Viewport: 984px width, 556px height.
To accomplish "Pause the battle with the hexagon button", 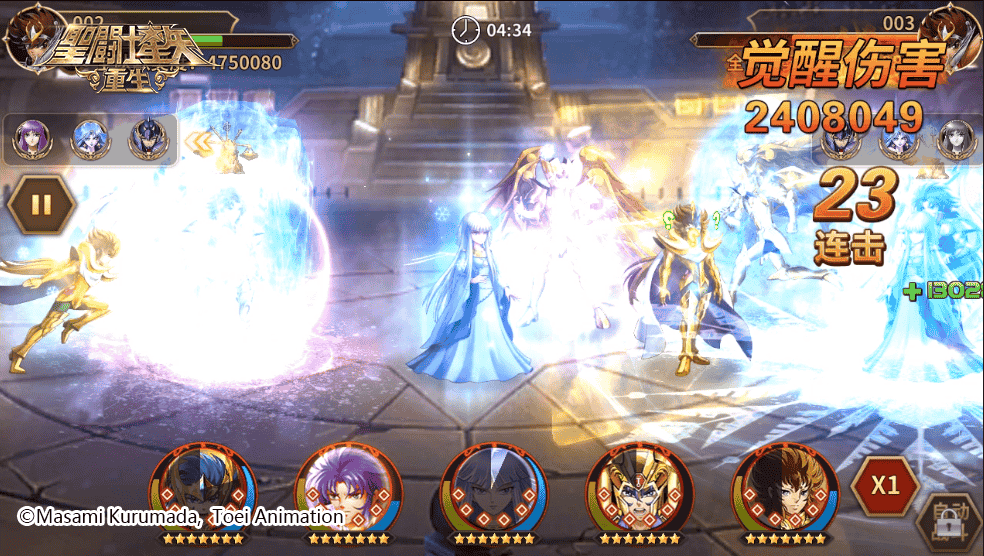I will click(41, 205).
